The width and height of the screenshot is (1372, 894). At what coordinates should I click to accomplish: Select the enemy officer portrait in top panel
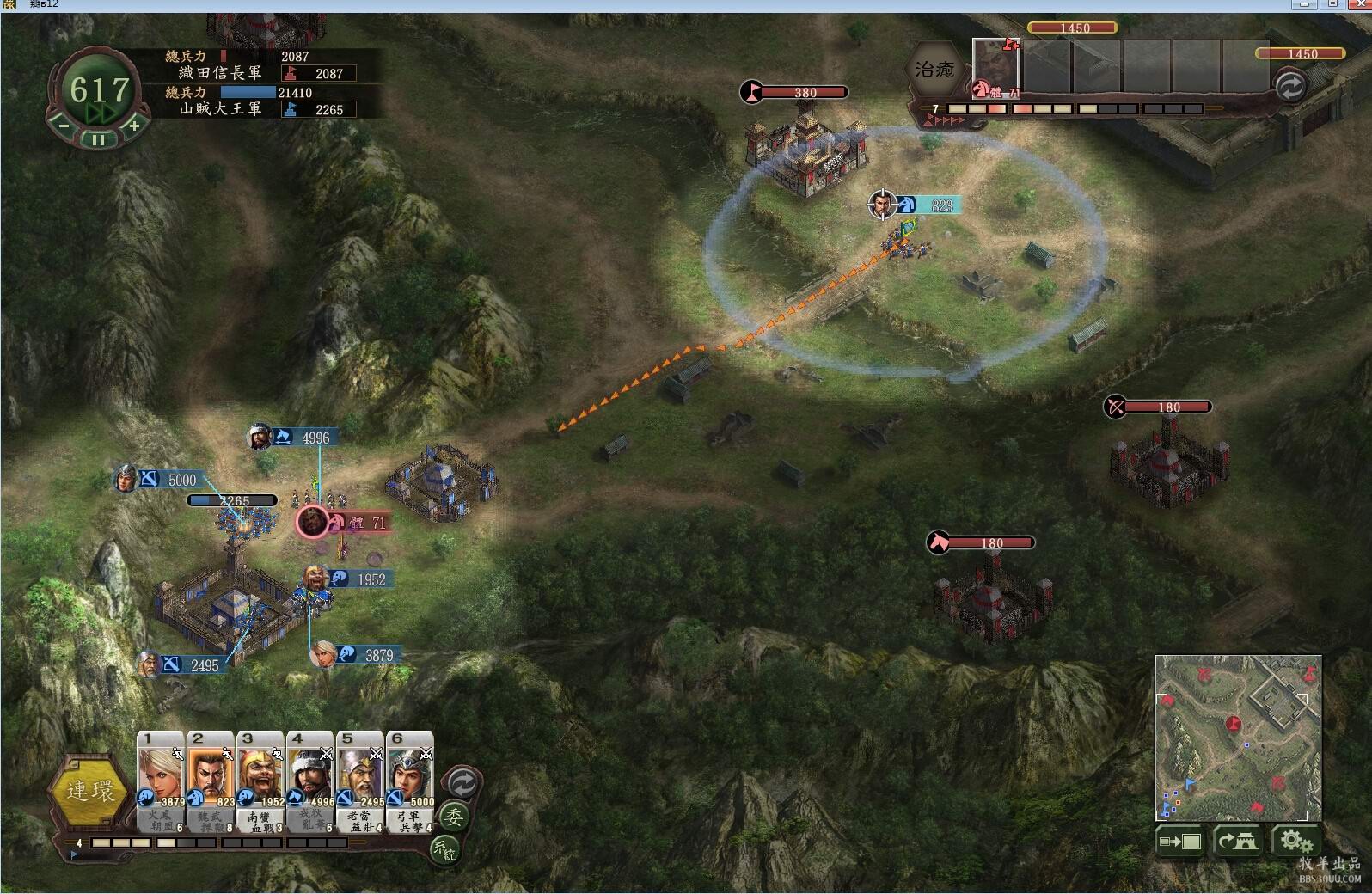point(995,68)
